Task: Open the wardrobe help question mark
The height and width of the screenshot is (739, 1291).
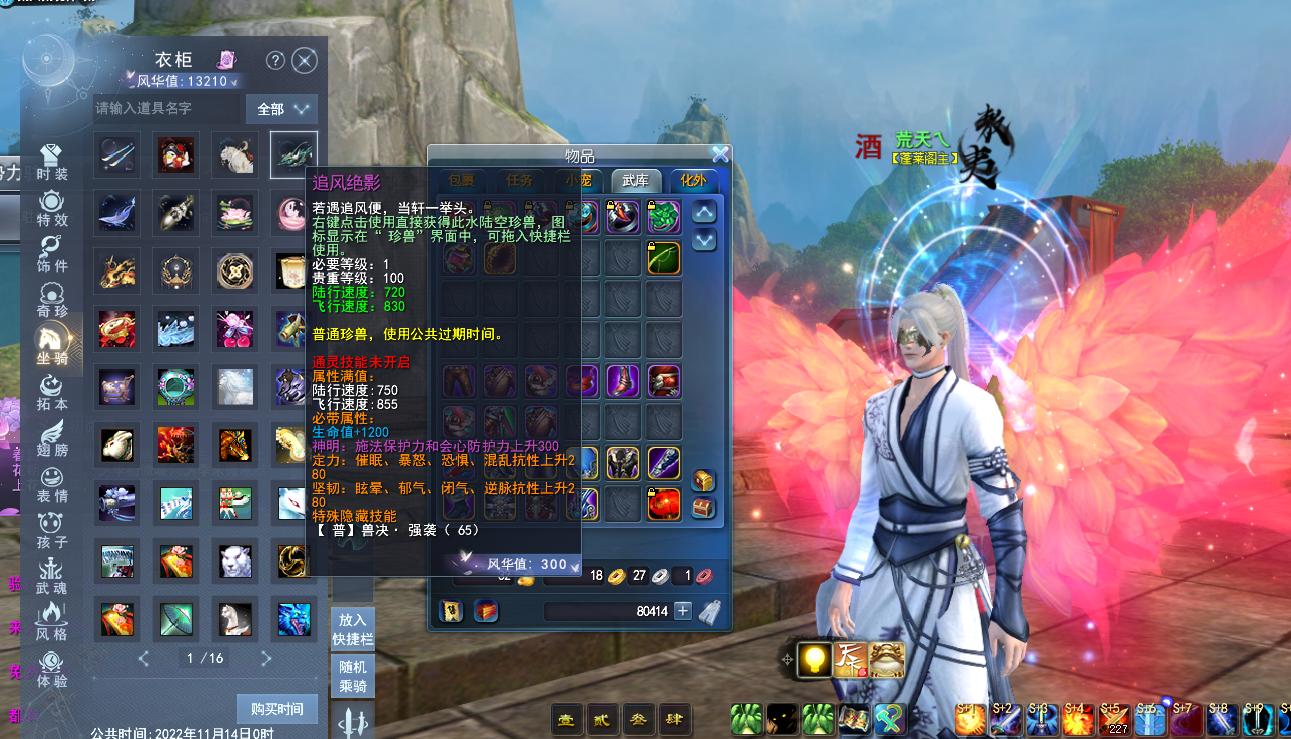Action: coord(275,61)
